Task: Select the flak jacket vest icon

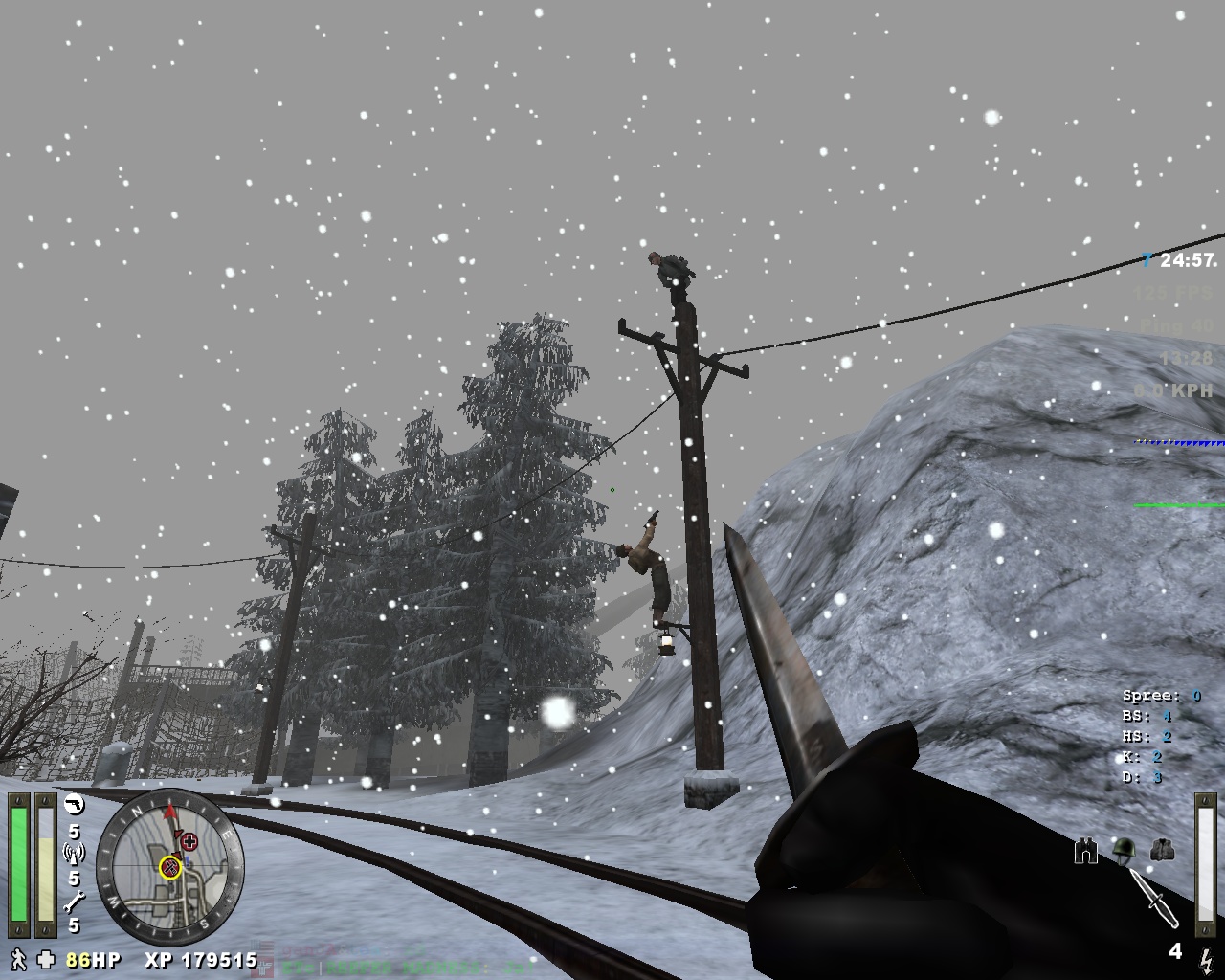Action: [1160, 850]
